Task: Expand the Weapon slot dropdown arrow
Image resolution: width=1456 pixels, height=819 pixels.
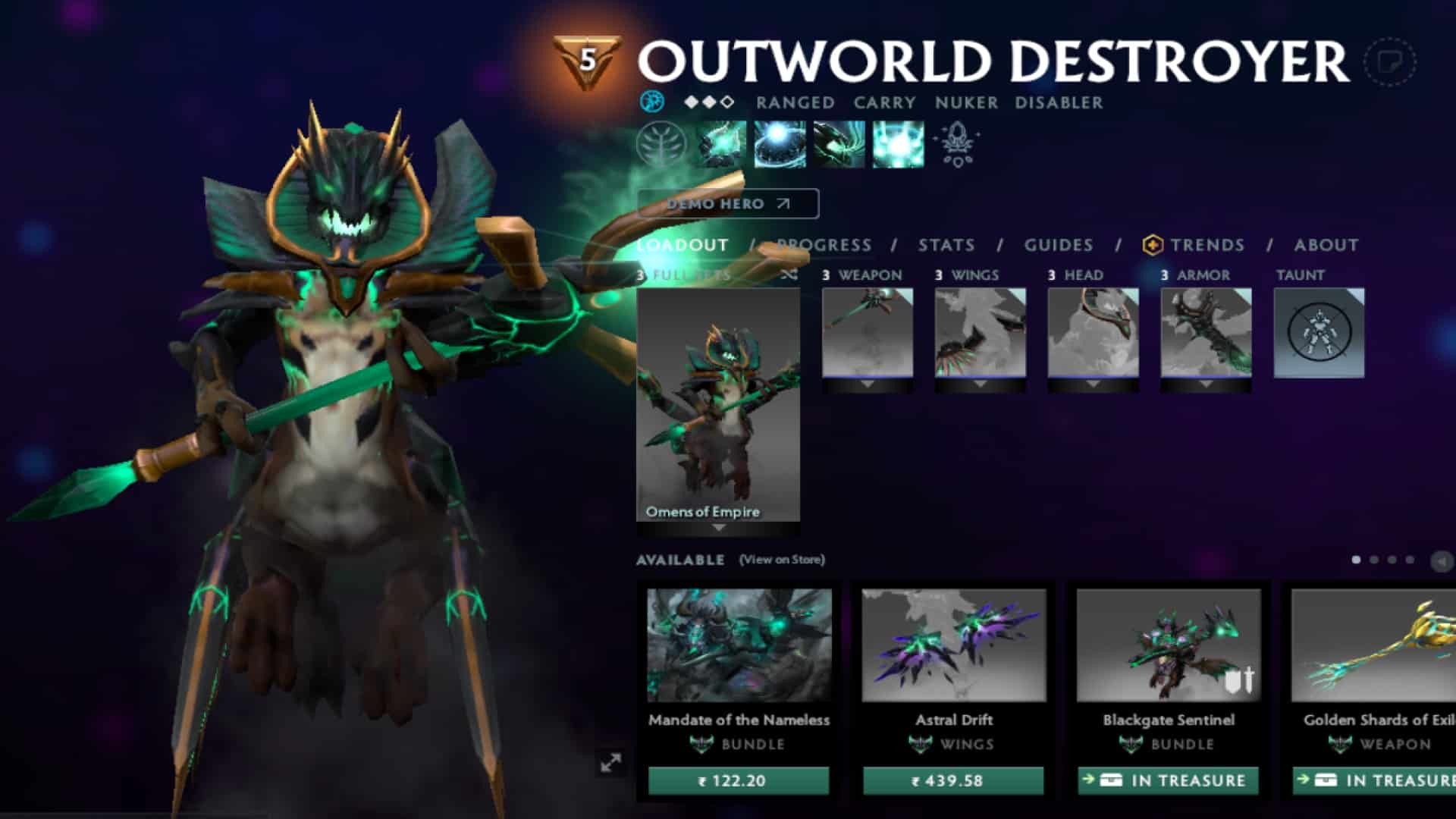Action: pos(867,383)
